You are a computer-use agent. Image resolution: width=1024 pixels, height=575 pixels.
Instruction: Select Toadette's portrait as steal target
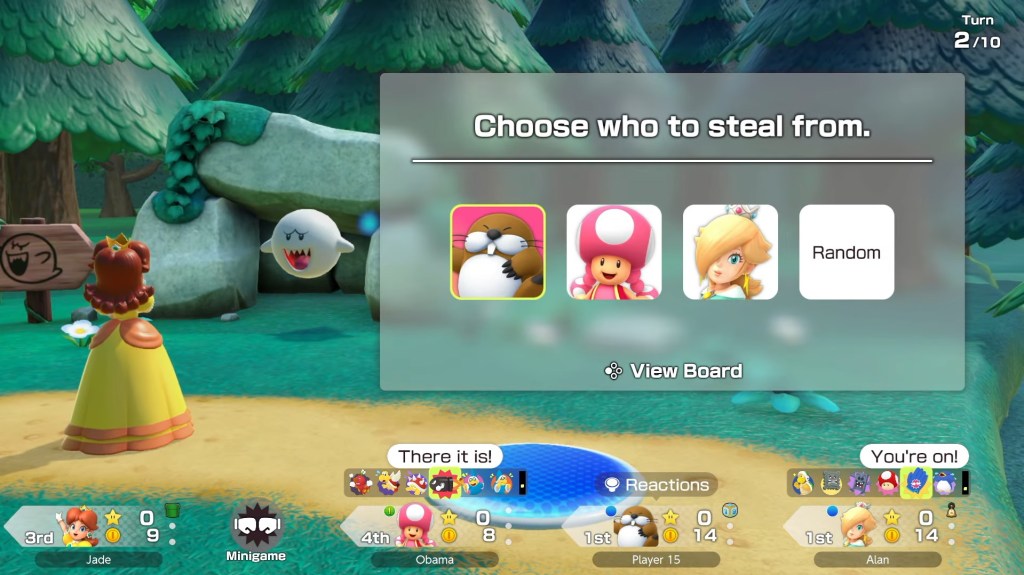click(614, 252)
